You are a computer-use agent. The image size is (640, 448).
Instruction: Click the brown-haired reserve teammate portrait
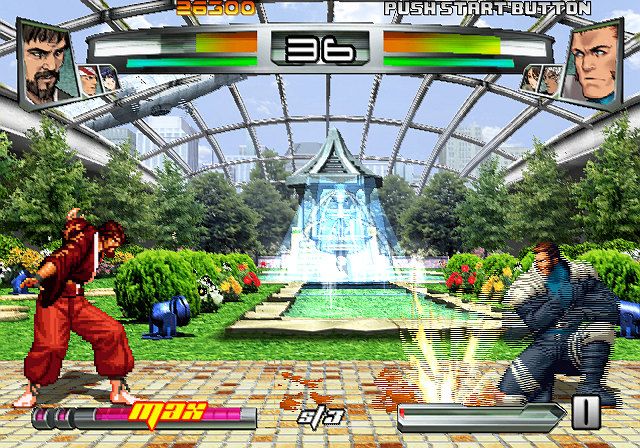click(530, 80)
